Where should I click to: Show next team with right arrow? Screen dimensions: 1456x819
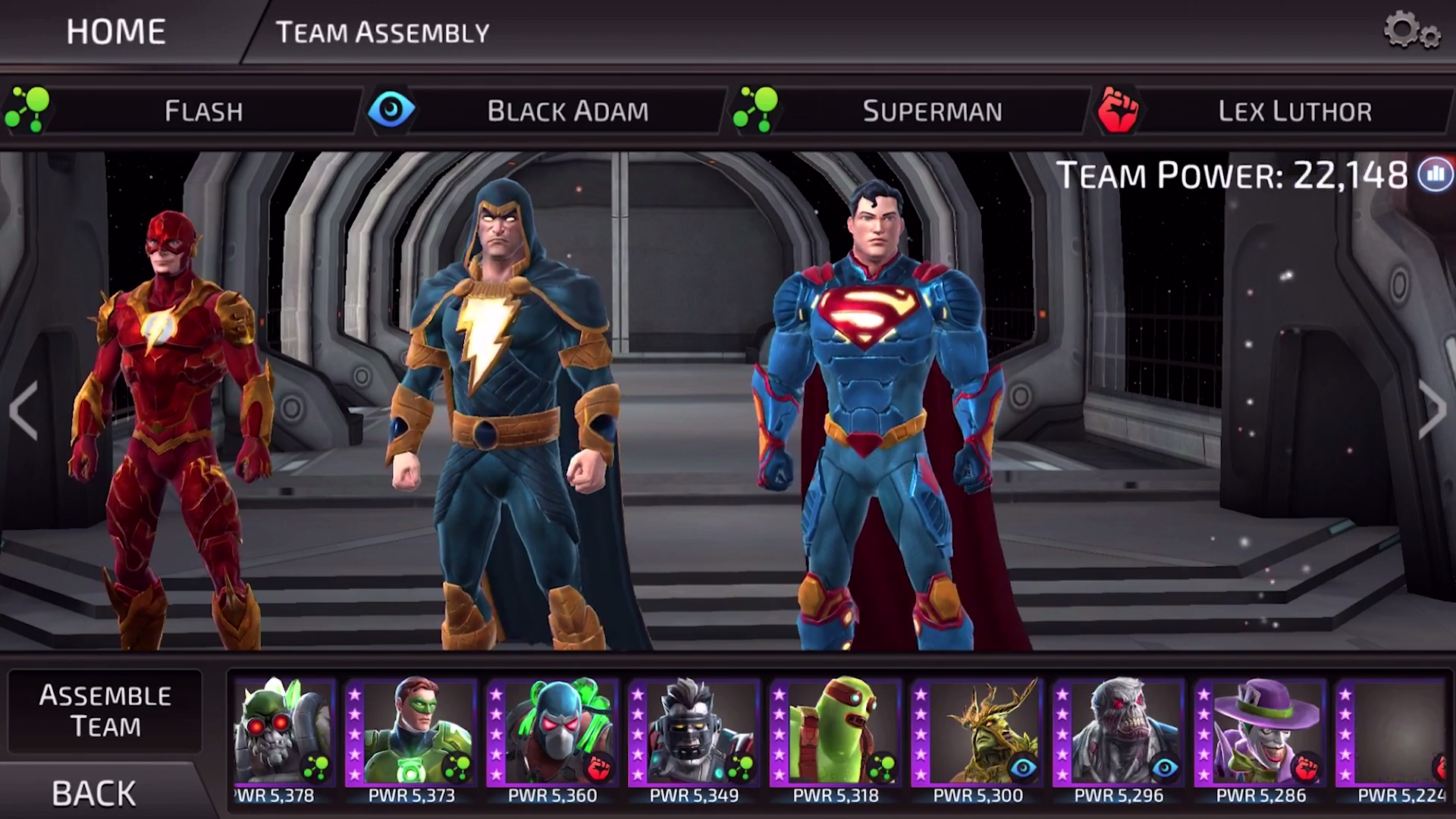pyautogui.click(x=1432, y=410)
